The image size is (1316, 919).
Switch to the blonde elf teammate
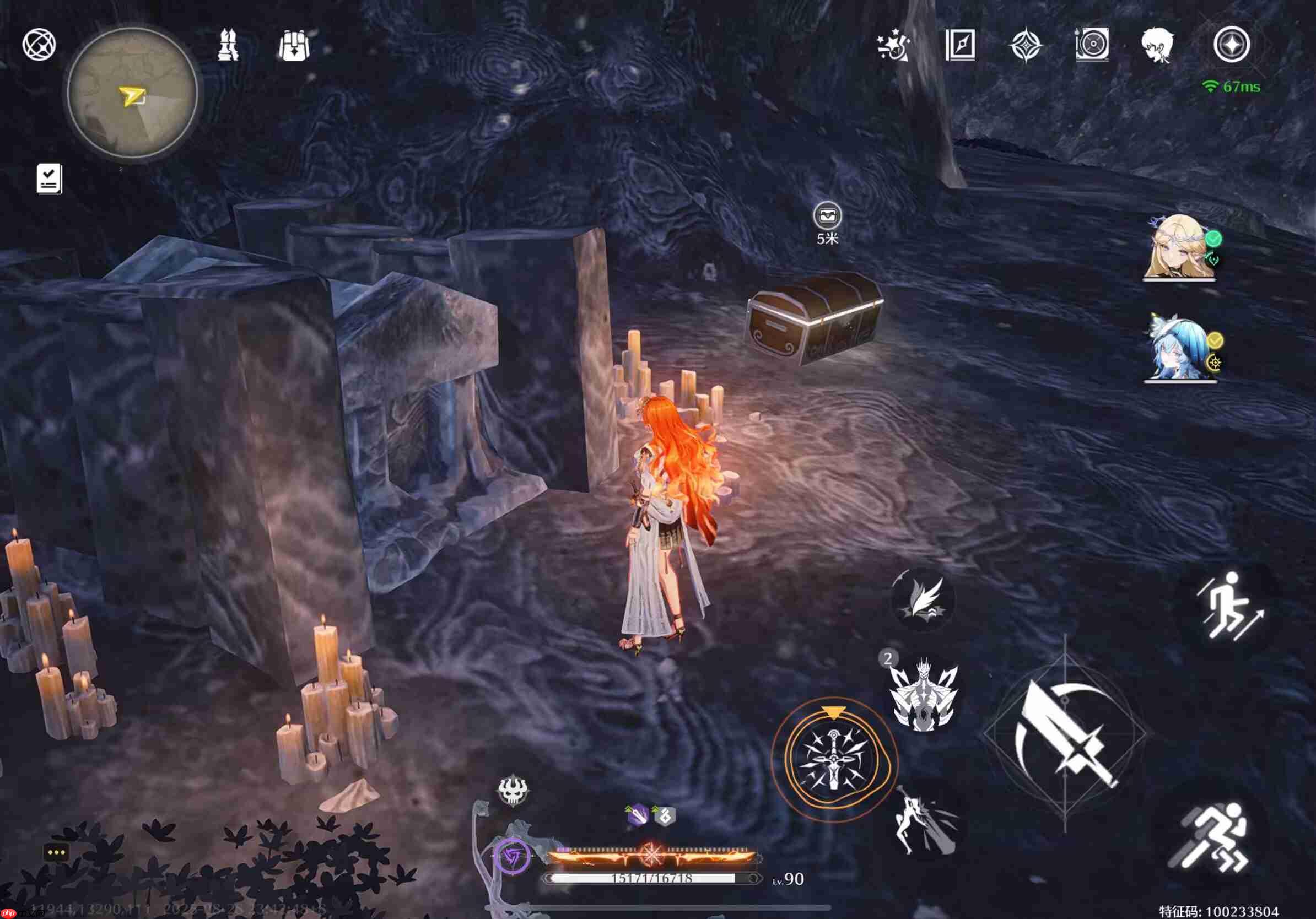pos(1179,247)
